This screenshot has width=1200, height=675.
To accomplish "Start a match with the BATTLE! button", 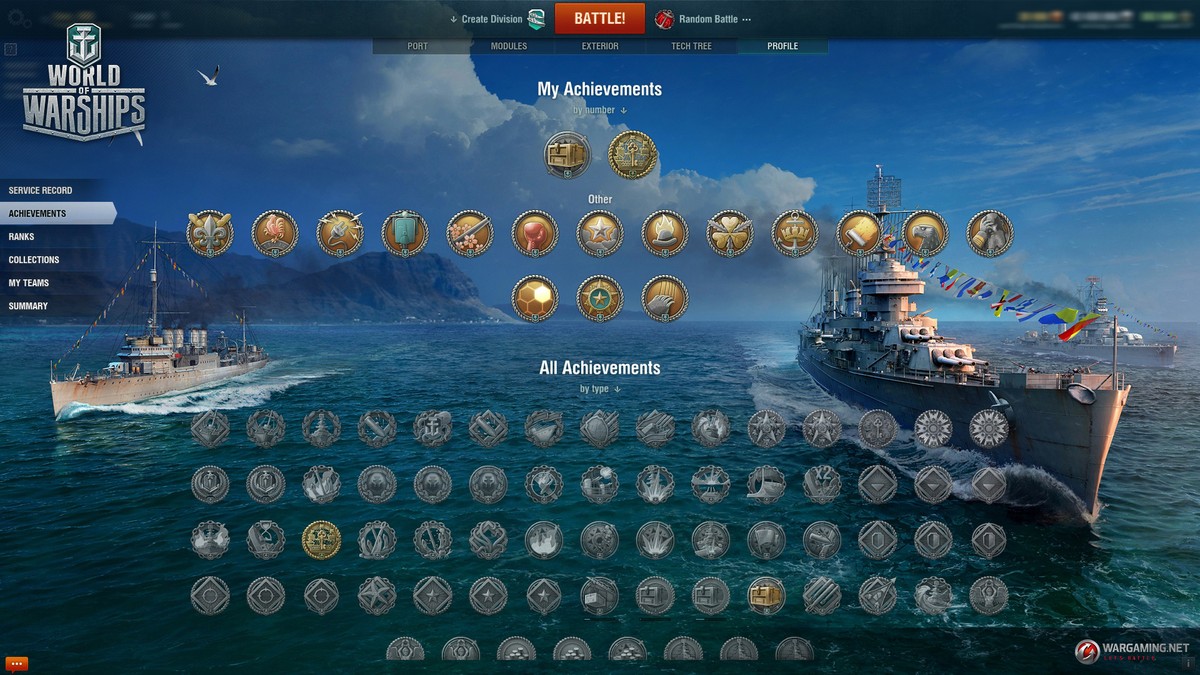I will coord(600,18).
